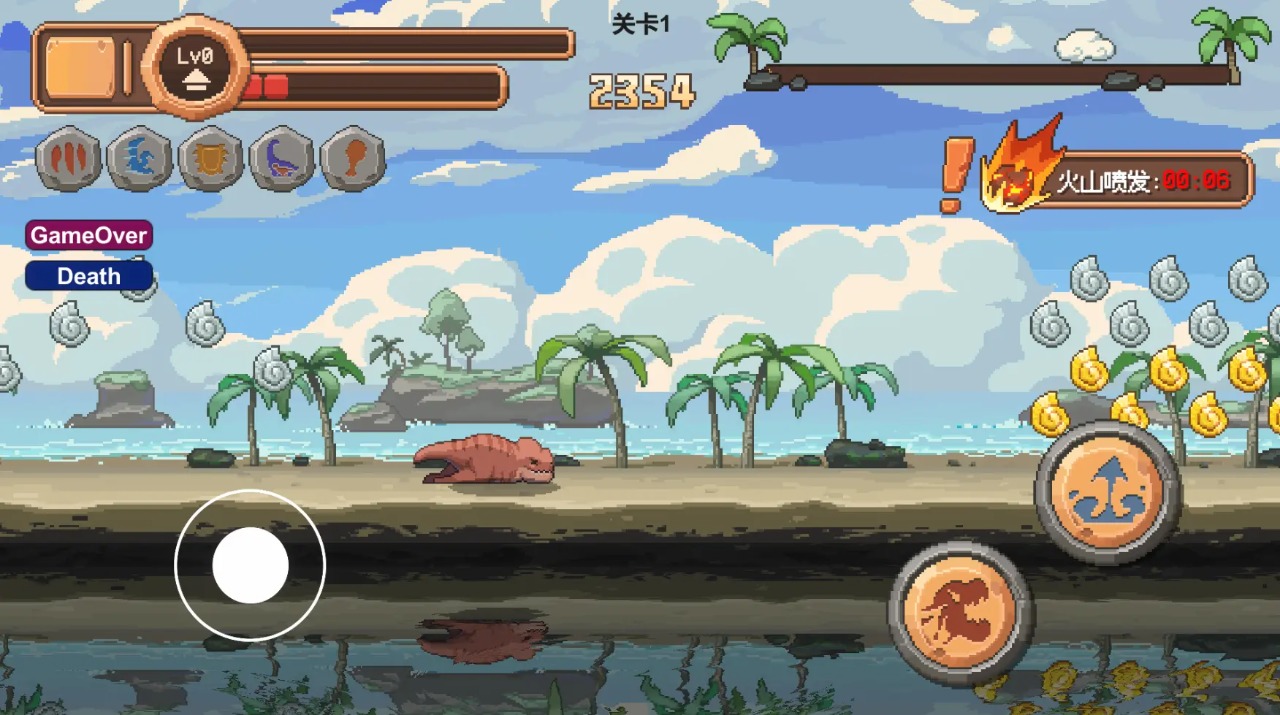Image resolution: width=1280 pixels, height=715 pixels.
Task: Select the meat drumstick skill stone
Action: coord(353,159)
